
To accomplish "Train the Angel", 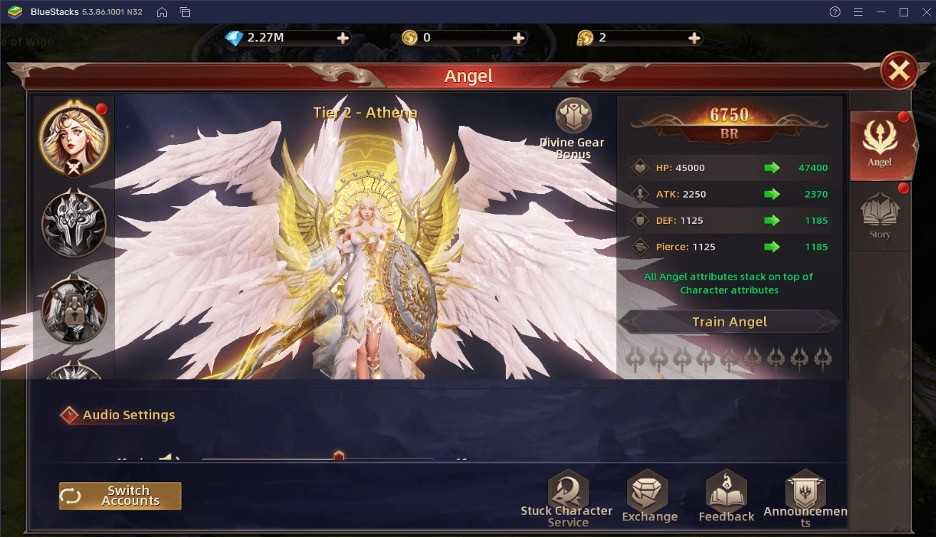I will tap(729, 322).
